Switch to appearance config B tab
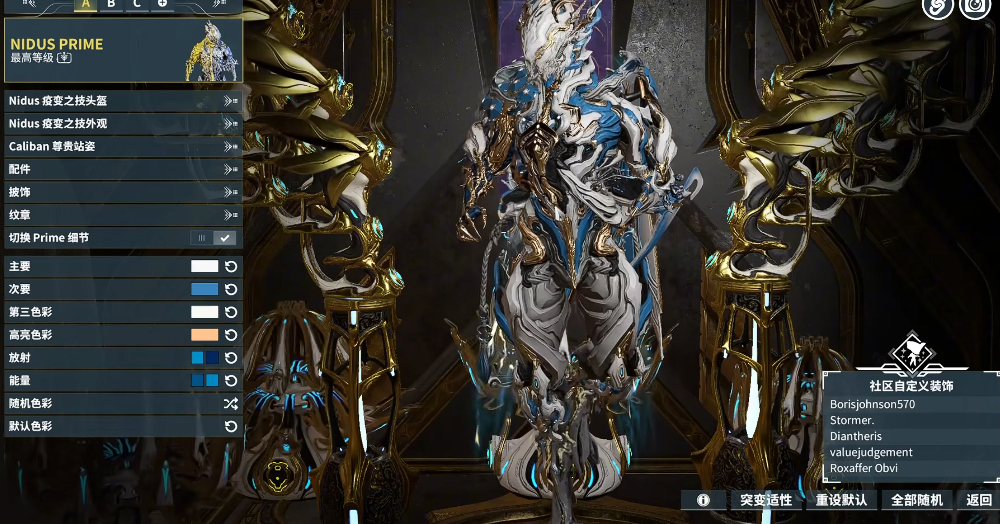1000x524 pixels. tap(111, 4)
